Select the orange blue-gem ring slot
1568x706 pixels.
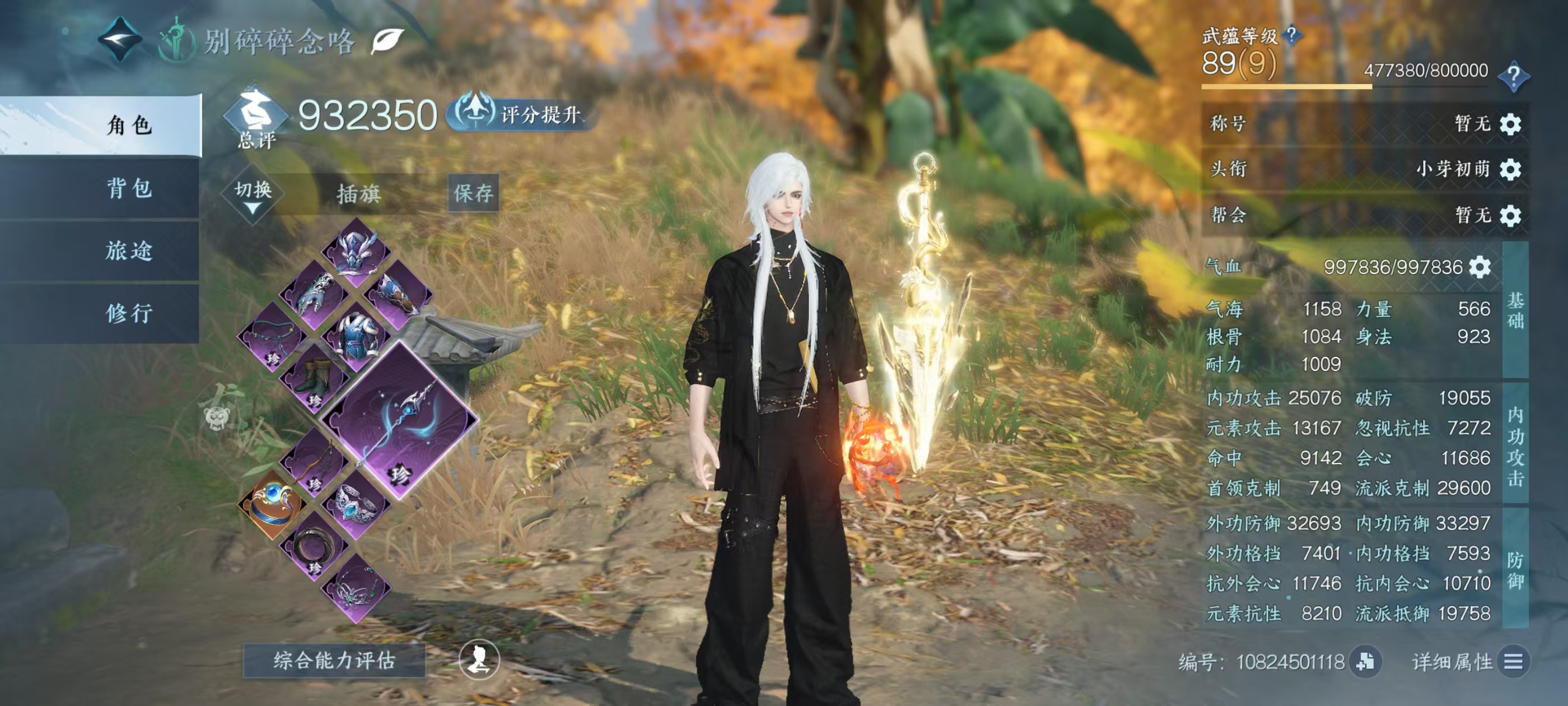point(272,504)
